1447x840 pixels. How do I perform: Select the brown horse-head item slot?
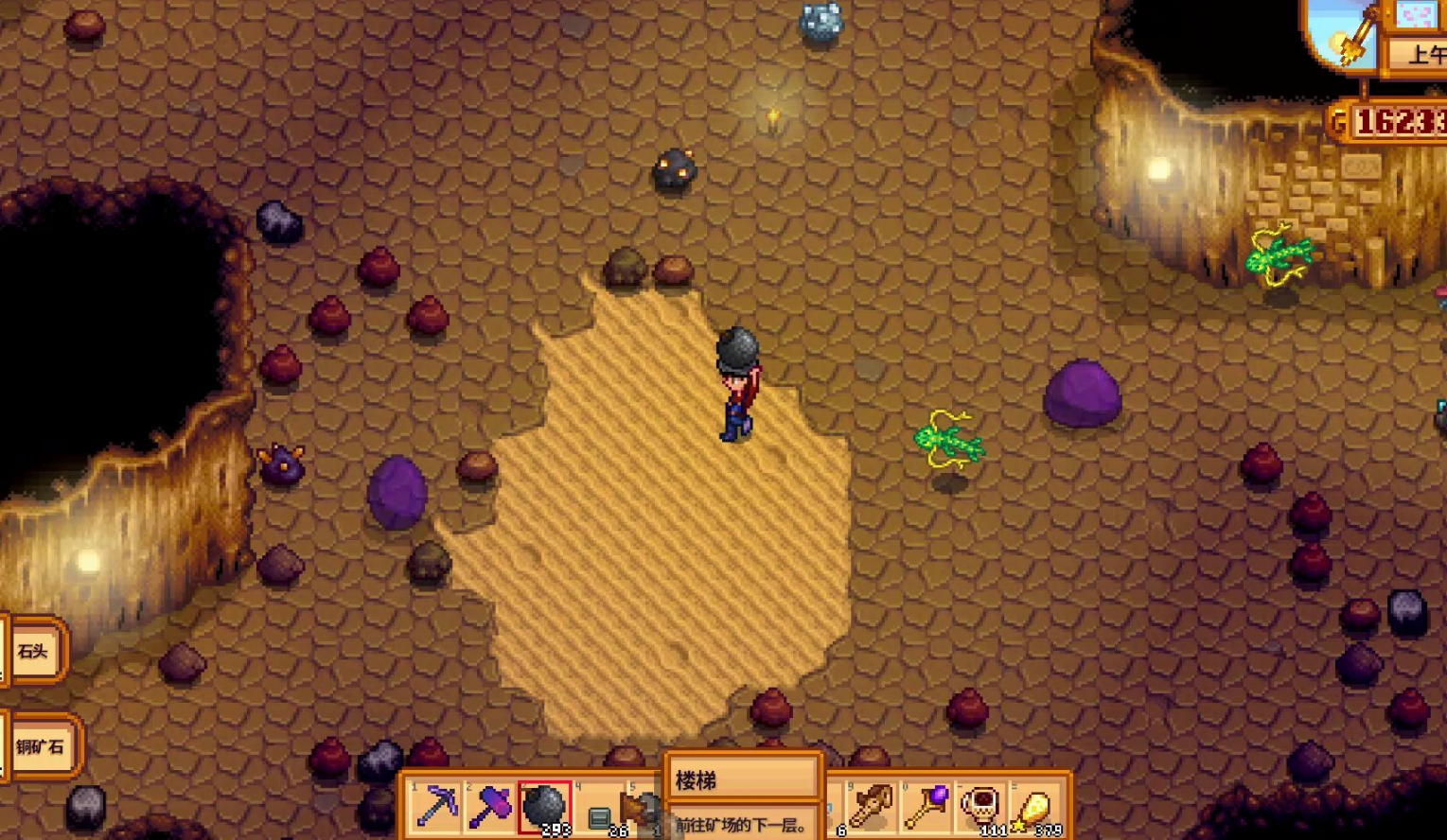871,806
